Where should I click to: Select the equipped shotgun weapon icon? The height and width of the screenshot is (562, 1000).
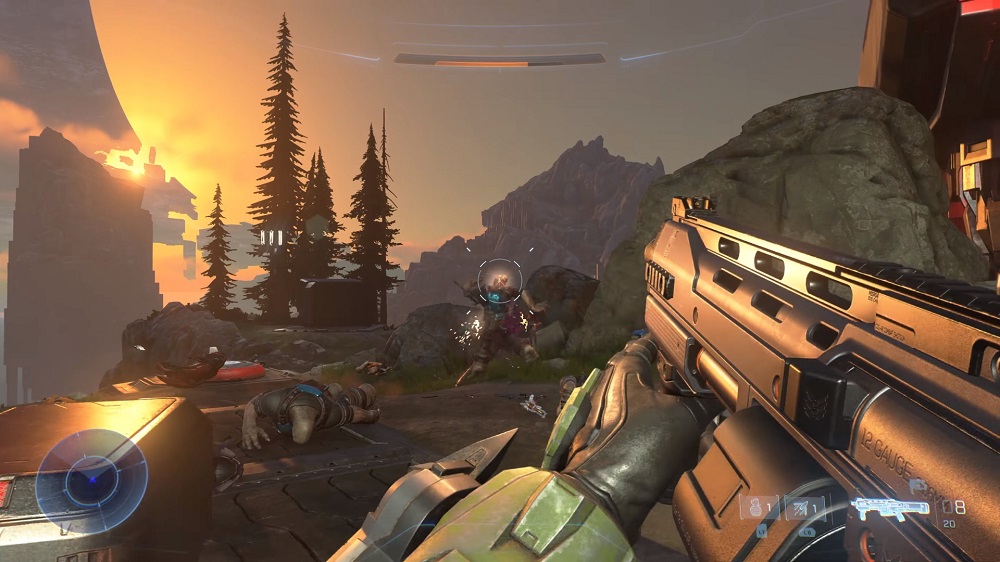pos(889,509)
